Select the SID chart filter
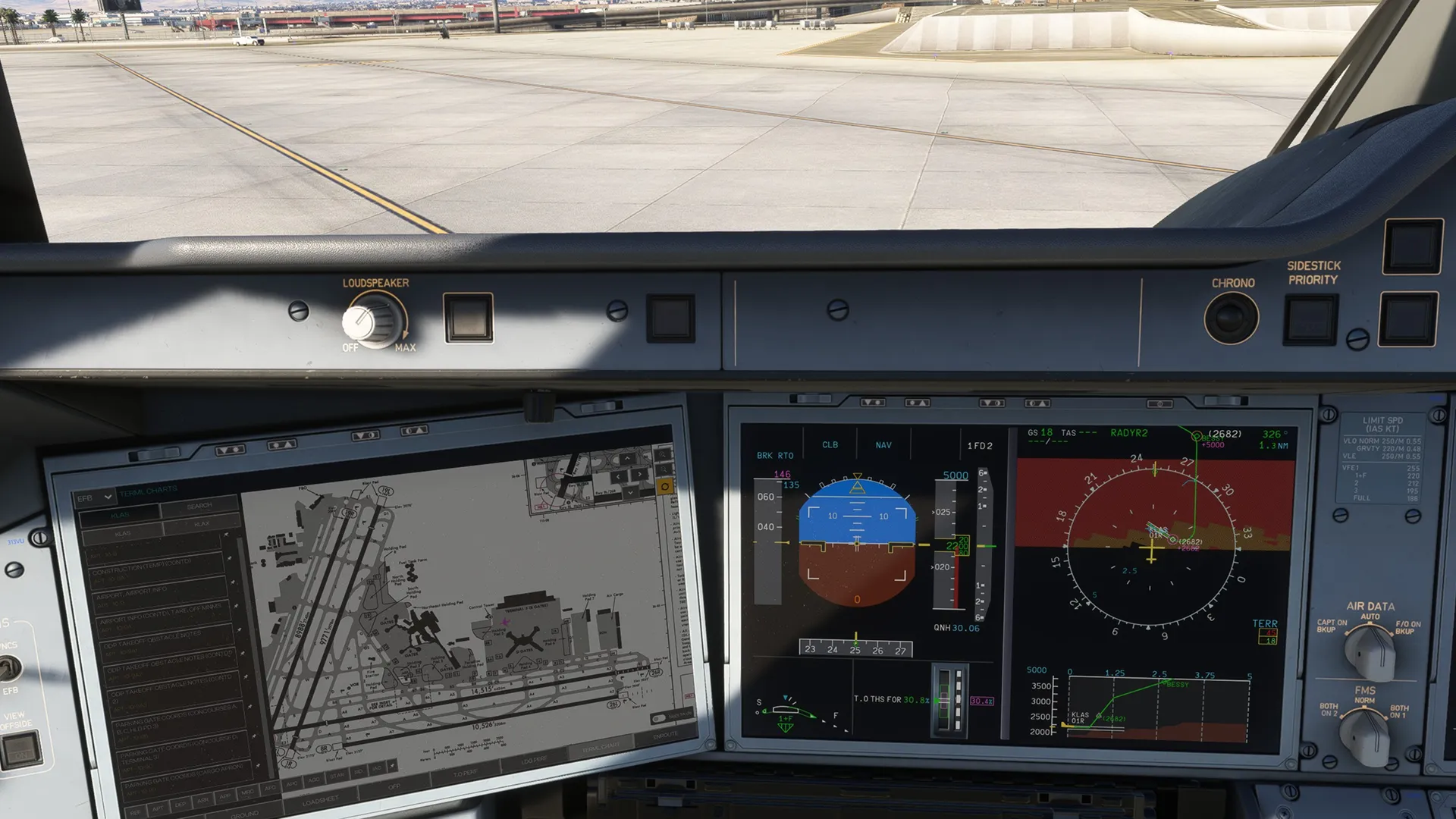 [x=359, y=773]
